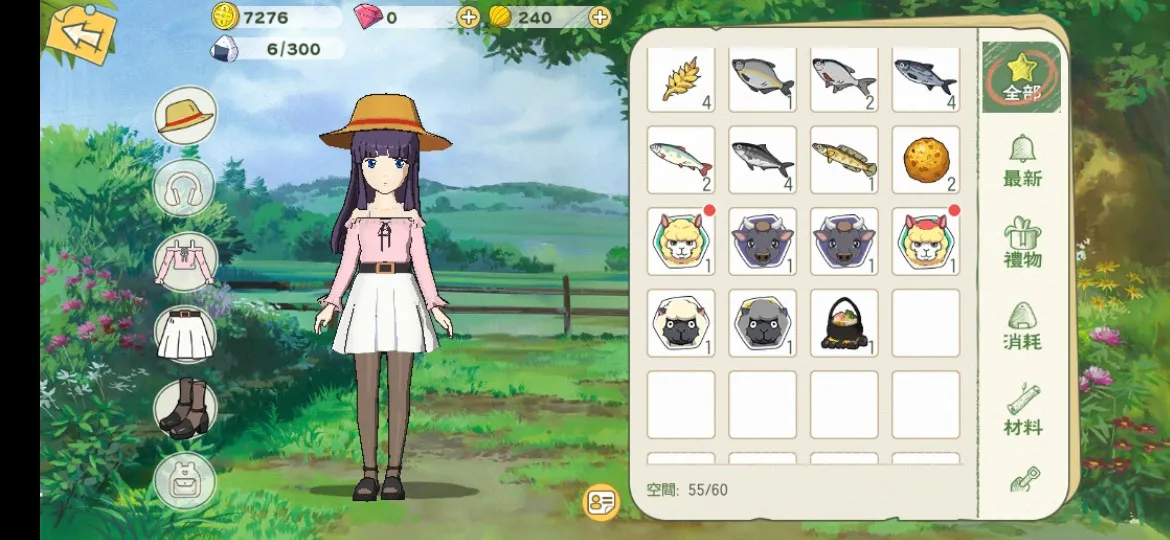This screenshot has width=1170, height=540.
Task: Switch to the 全部 tab
Action: click(1021, 78)
